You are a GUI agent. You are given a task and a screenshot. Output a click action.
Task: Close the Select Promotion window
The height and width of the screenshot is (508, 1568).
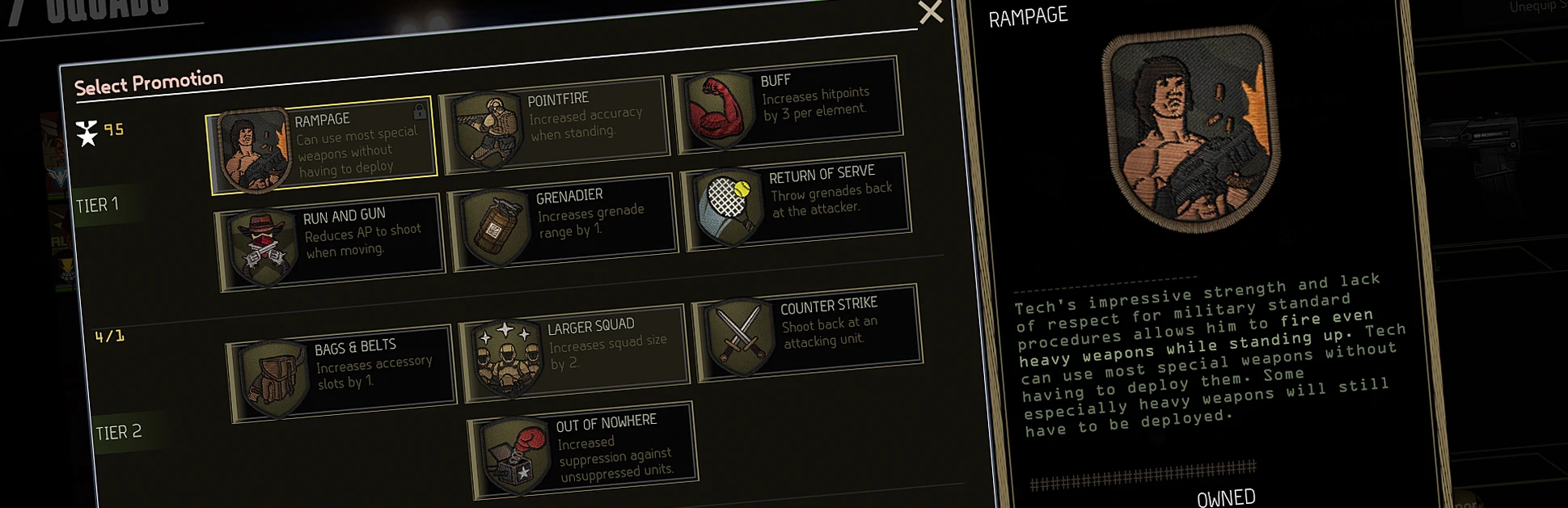tap(931, 12)
